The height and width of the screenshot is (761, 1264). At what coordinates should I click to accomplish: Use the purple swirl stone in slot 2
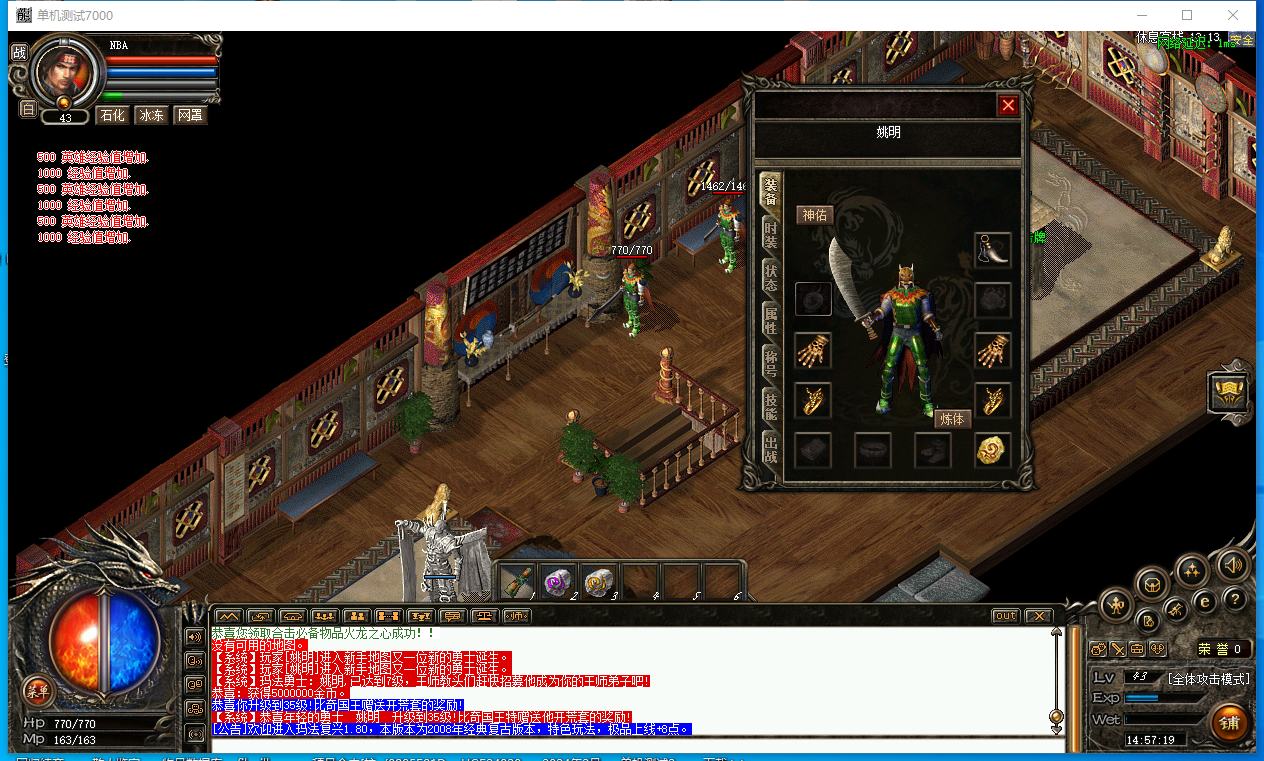point(557,580)
